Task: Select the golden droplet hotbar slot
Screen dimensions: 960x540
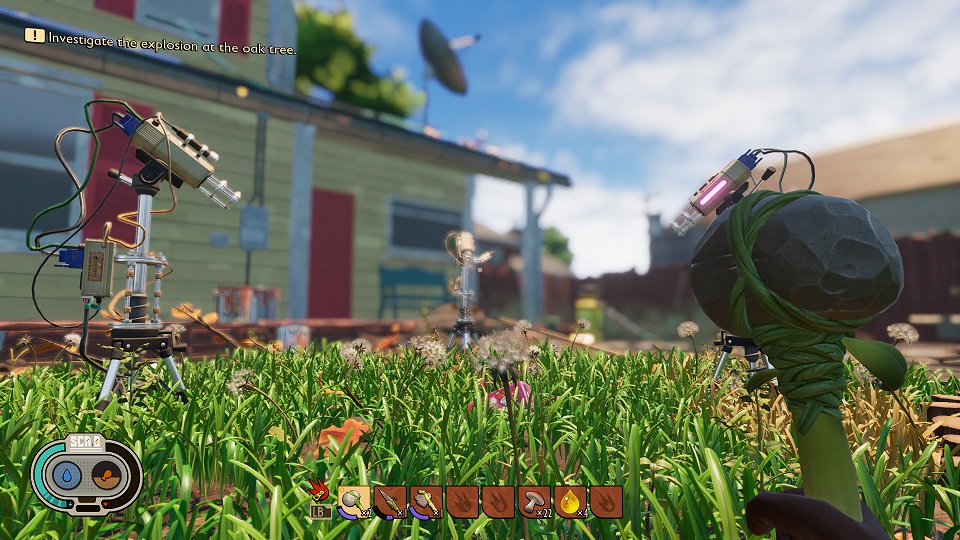Action: point(570,500)
